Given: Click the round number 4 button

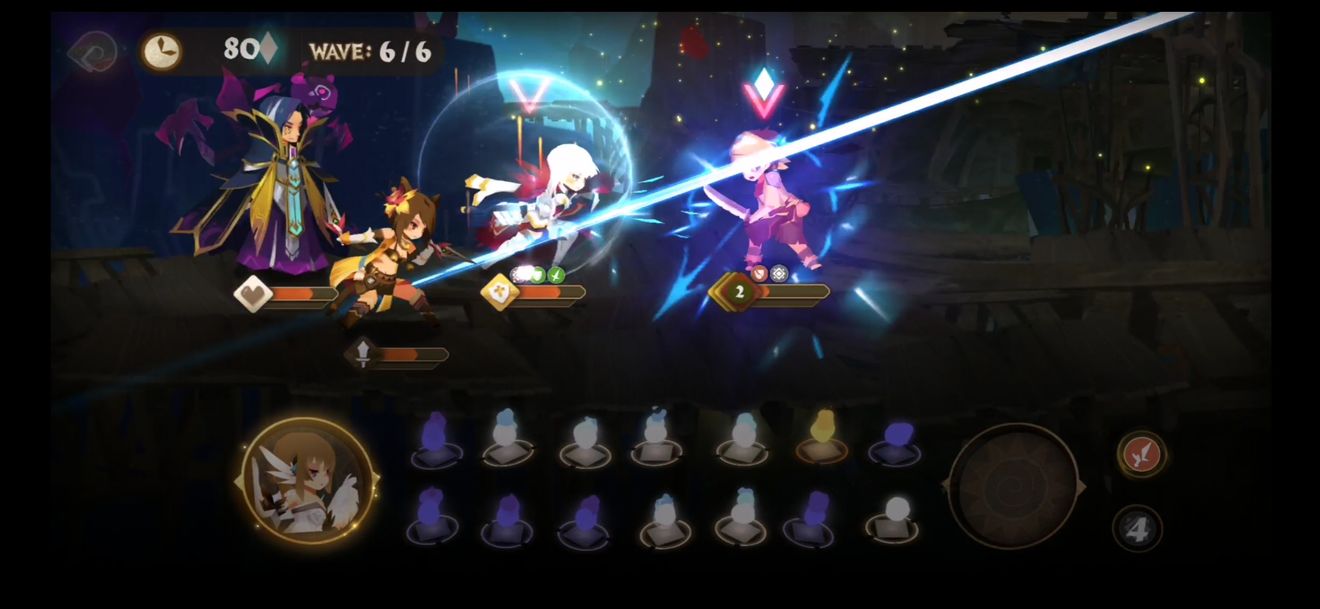Looking at the screenshot, I should pyautogui.click(x=1137, y=529).
